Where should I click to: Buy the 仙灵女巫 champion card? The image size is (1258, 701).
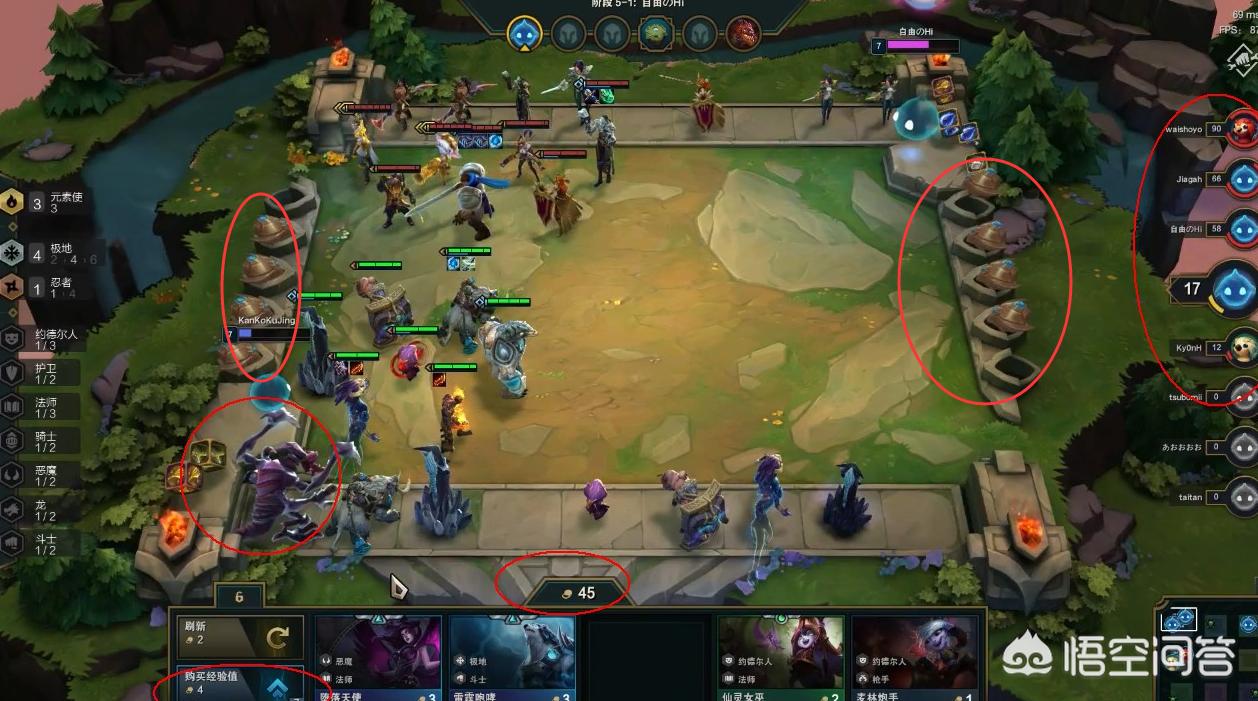tap(780, 658)
